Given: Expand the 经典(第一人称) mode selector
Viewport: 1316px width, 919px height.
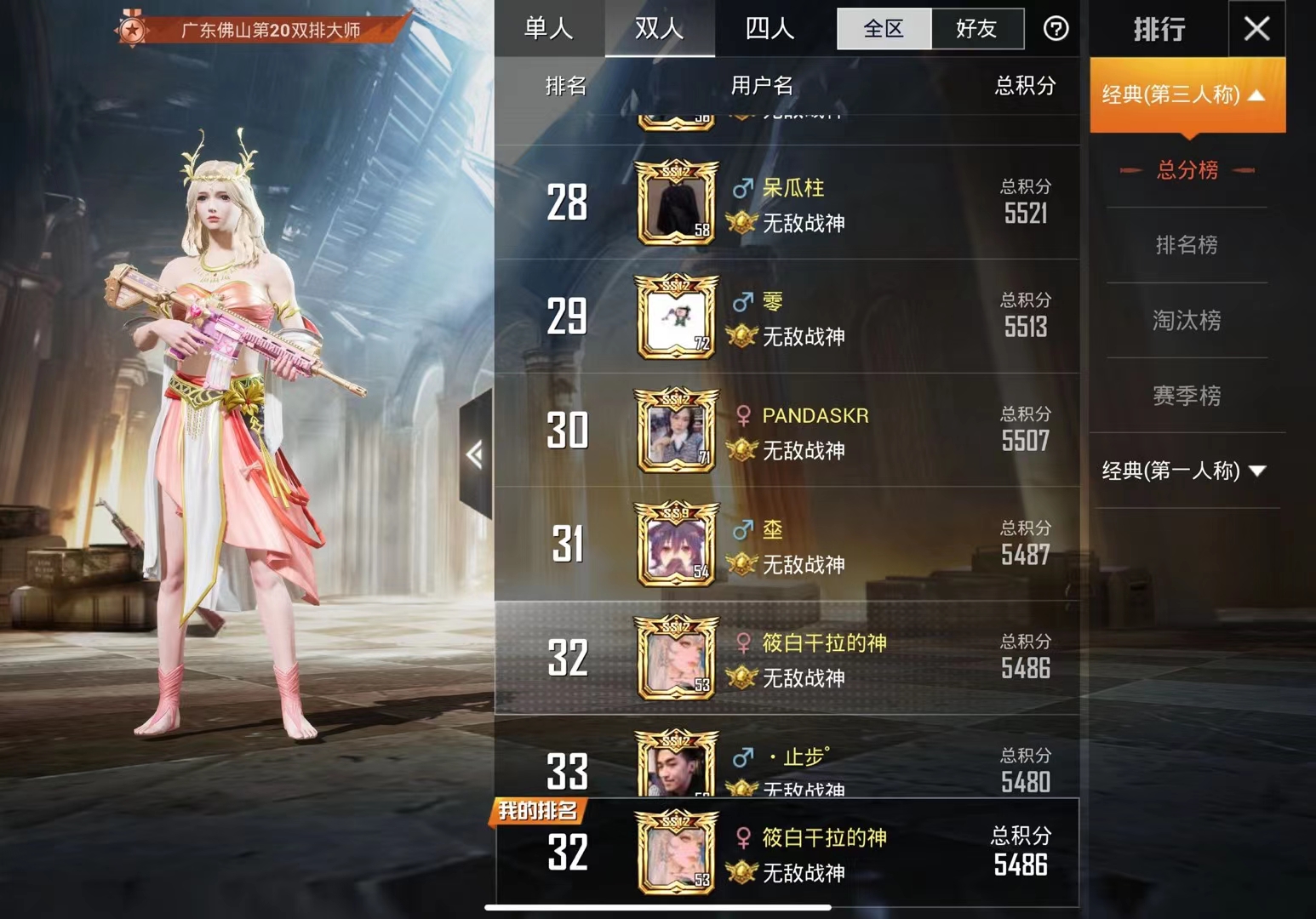Looking at the screenshot, I should pyautogui.click(x=1186, y=470).
